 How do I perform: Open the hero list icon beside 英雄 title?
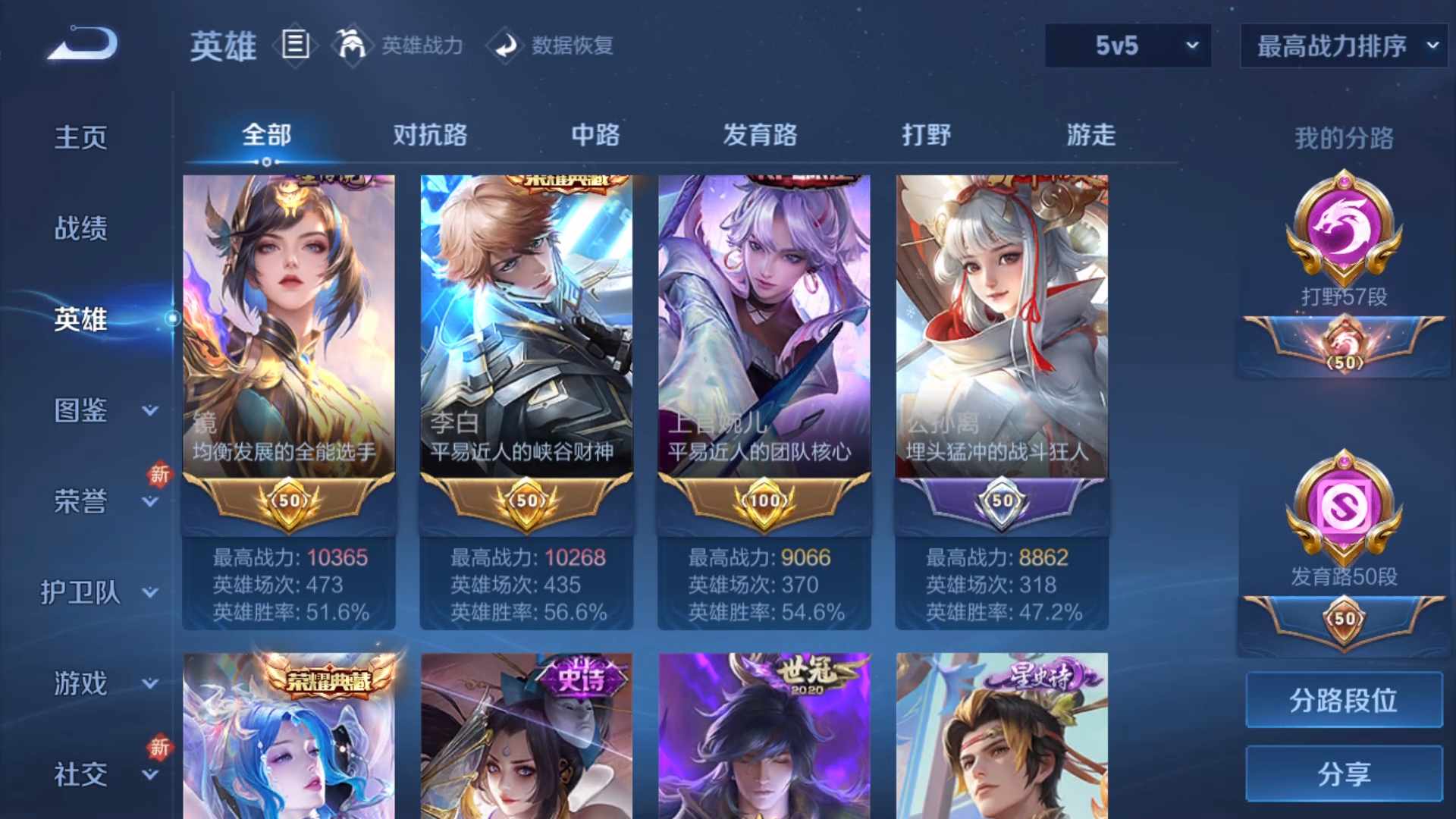(295, 45)
